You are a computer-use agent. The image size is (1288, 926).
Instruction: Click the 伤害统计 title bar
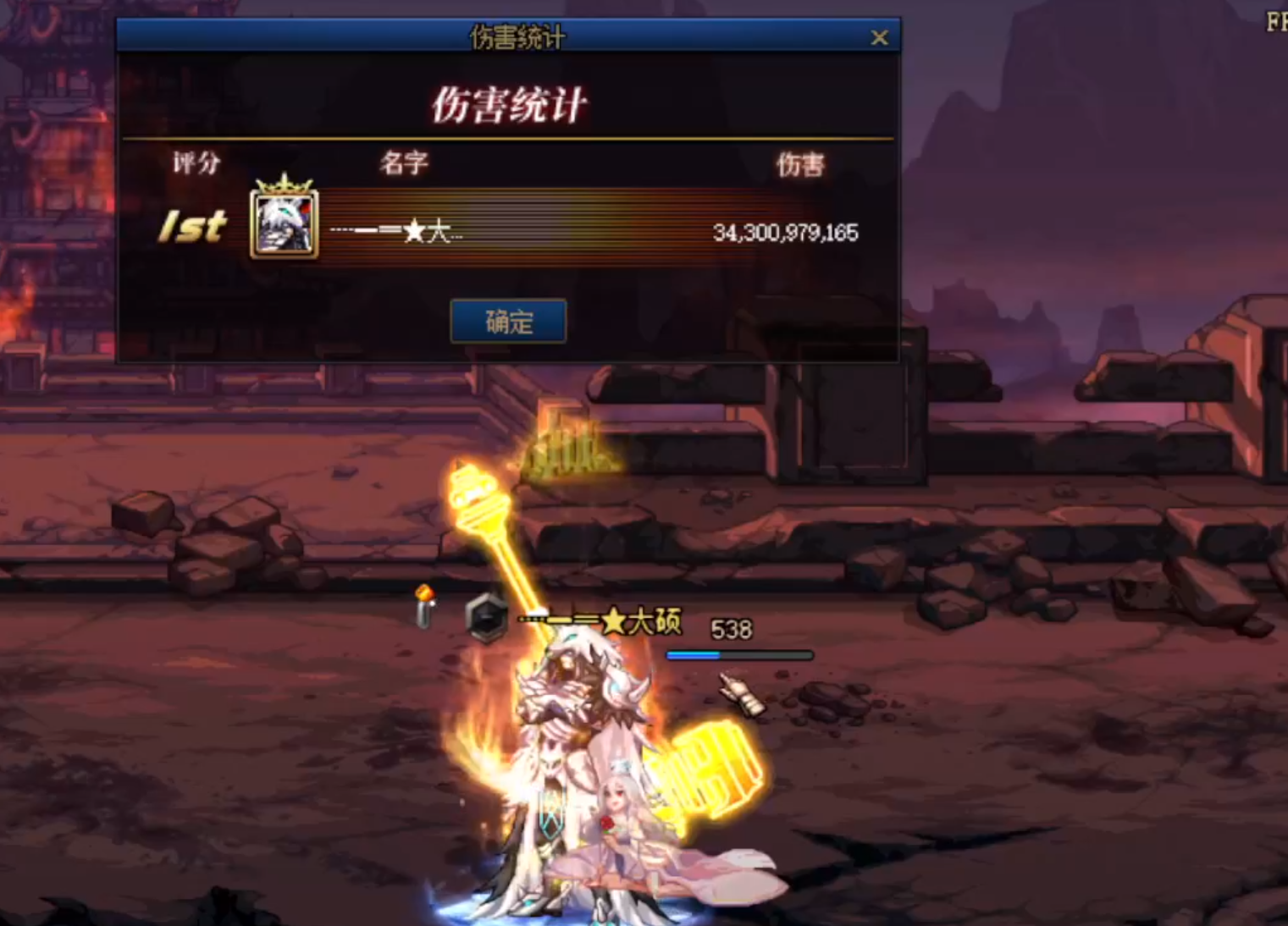click(519, 37)
